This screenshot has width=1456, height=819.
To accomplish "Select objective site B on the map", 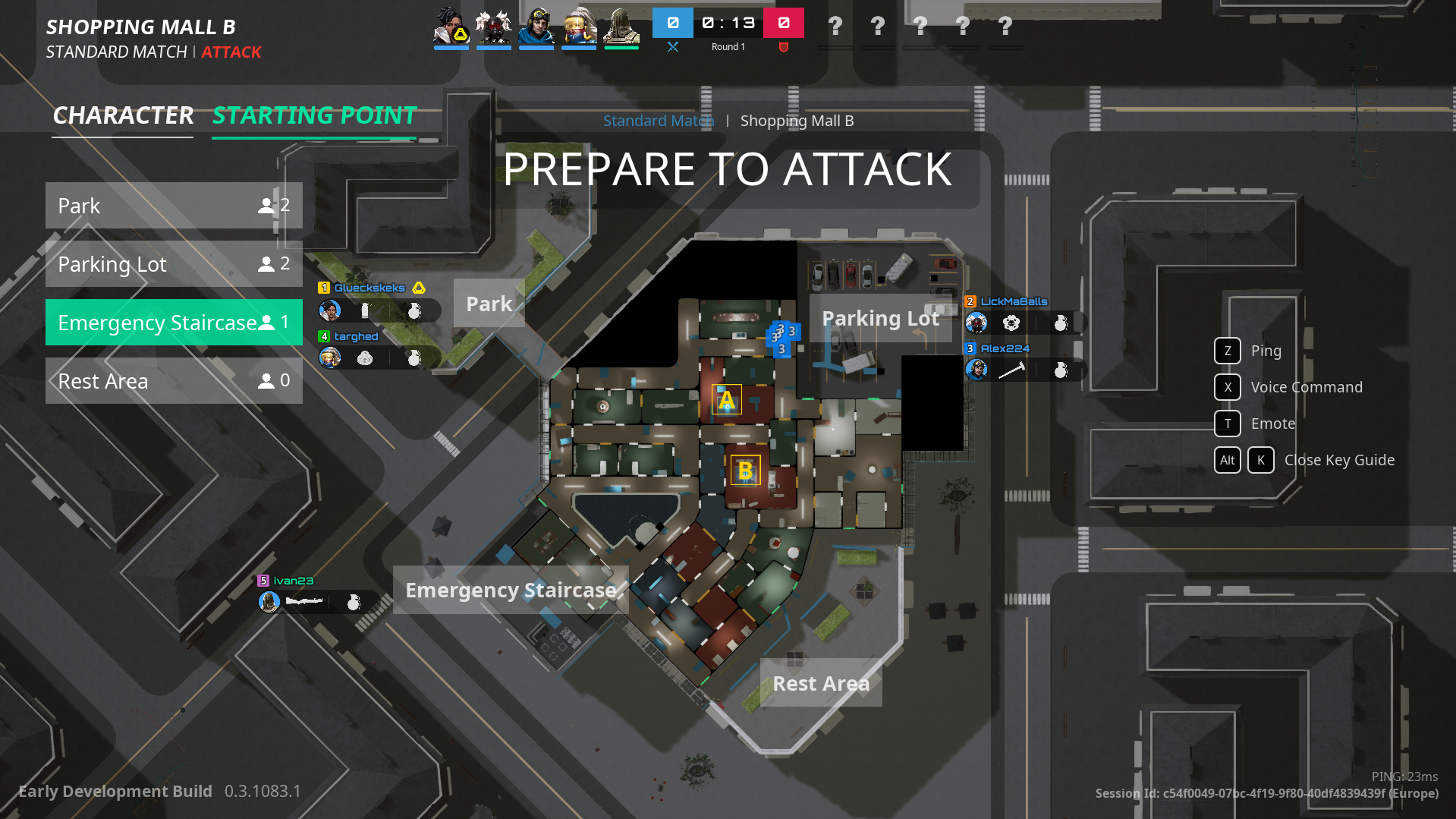I will (745, 471).
